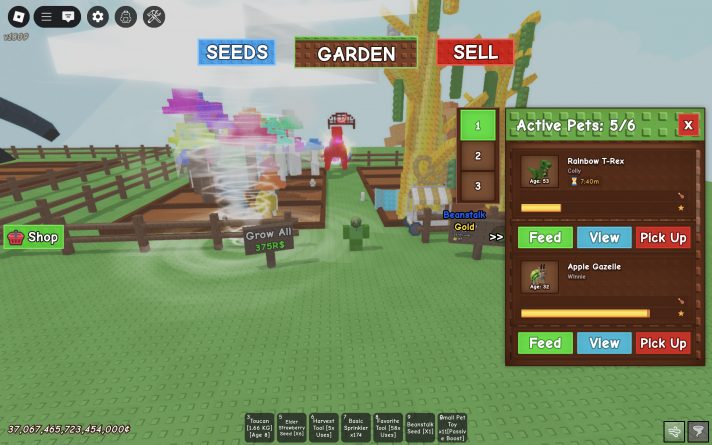712x445 pixels.
Task: Feed the Rainbow T-Rex
Action: point(545,237)
